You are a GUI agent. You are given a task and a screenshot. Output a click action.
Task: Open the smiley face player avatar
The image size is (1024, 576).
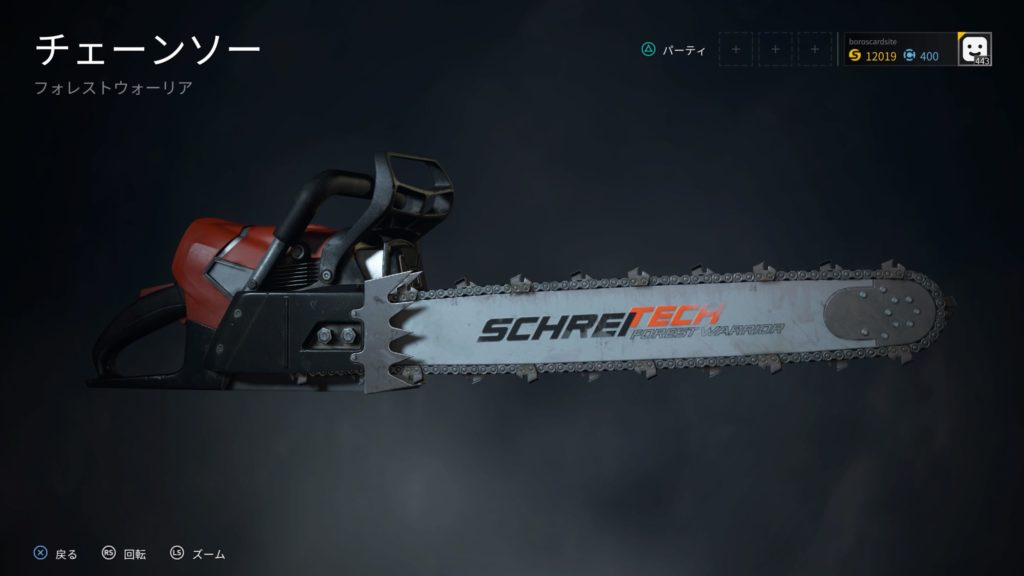pos(974,48)
